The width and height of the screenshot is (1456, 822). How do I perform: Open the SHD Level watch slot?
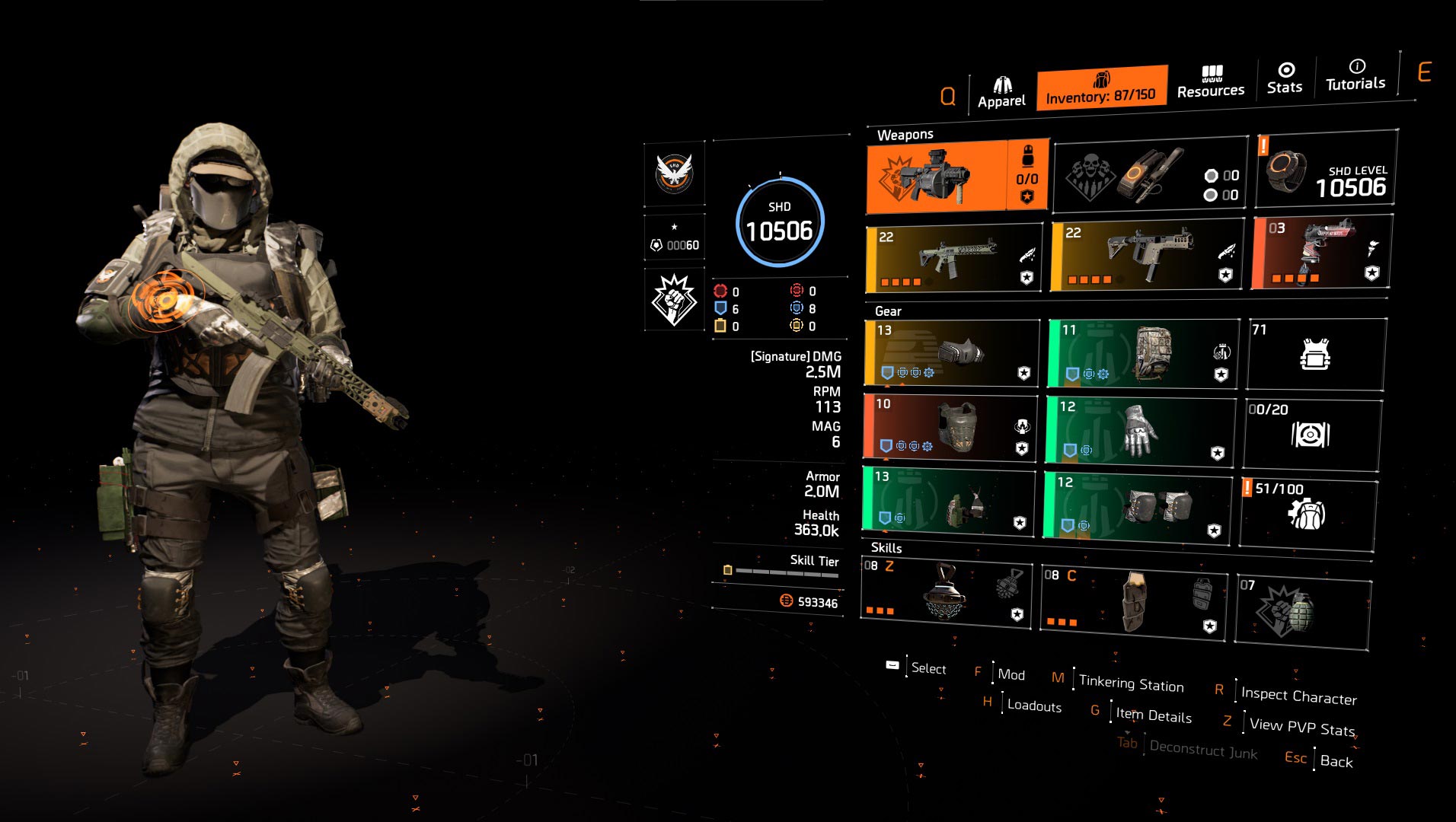[x=1326, y=170]
